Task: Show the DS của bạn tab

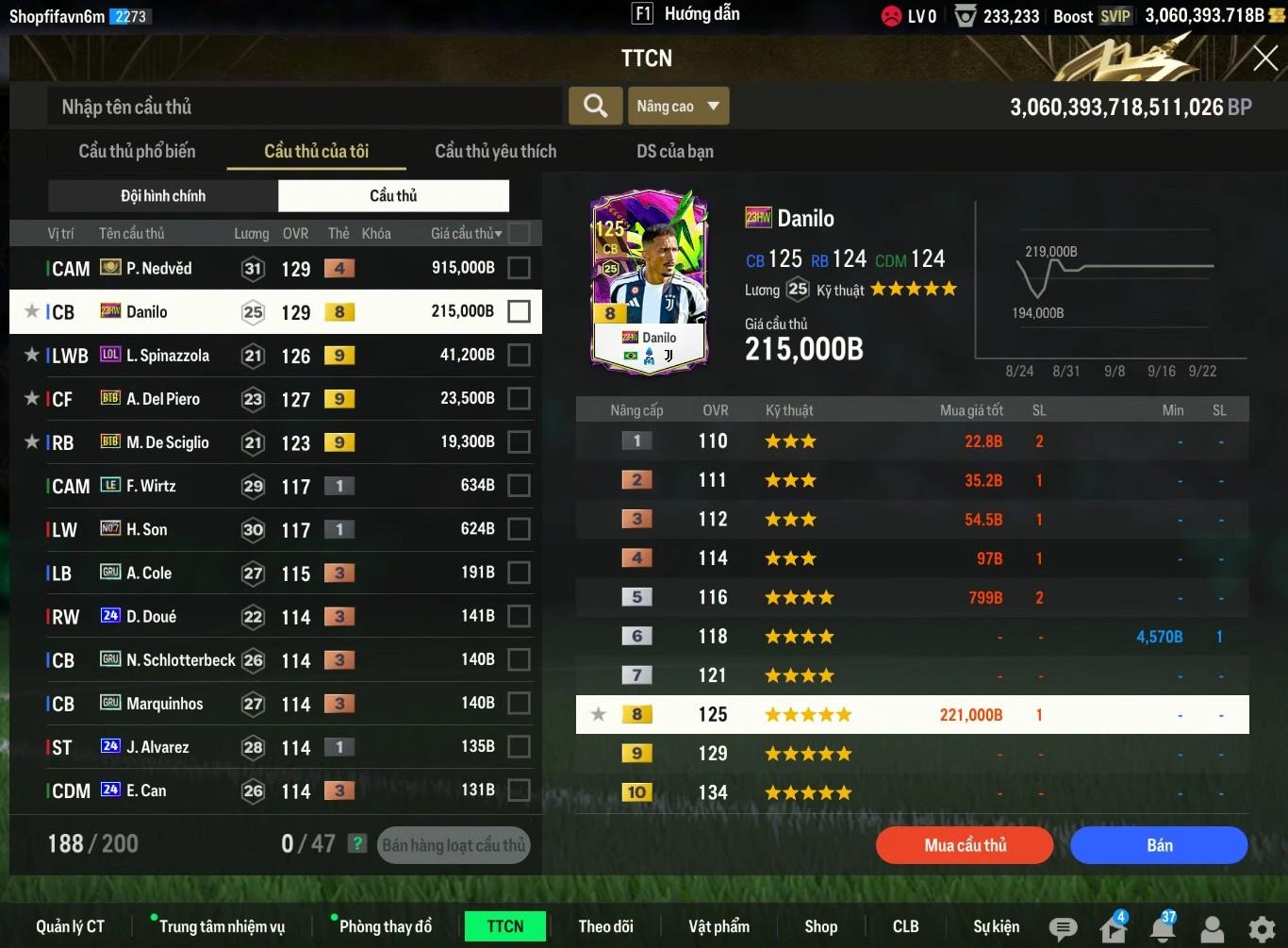Action: click(x=674, y=151)
